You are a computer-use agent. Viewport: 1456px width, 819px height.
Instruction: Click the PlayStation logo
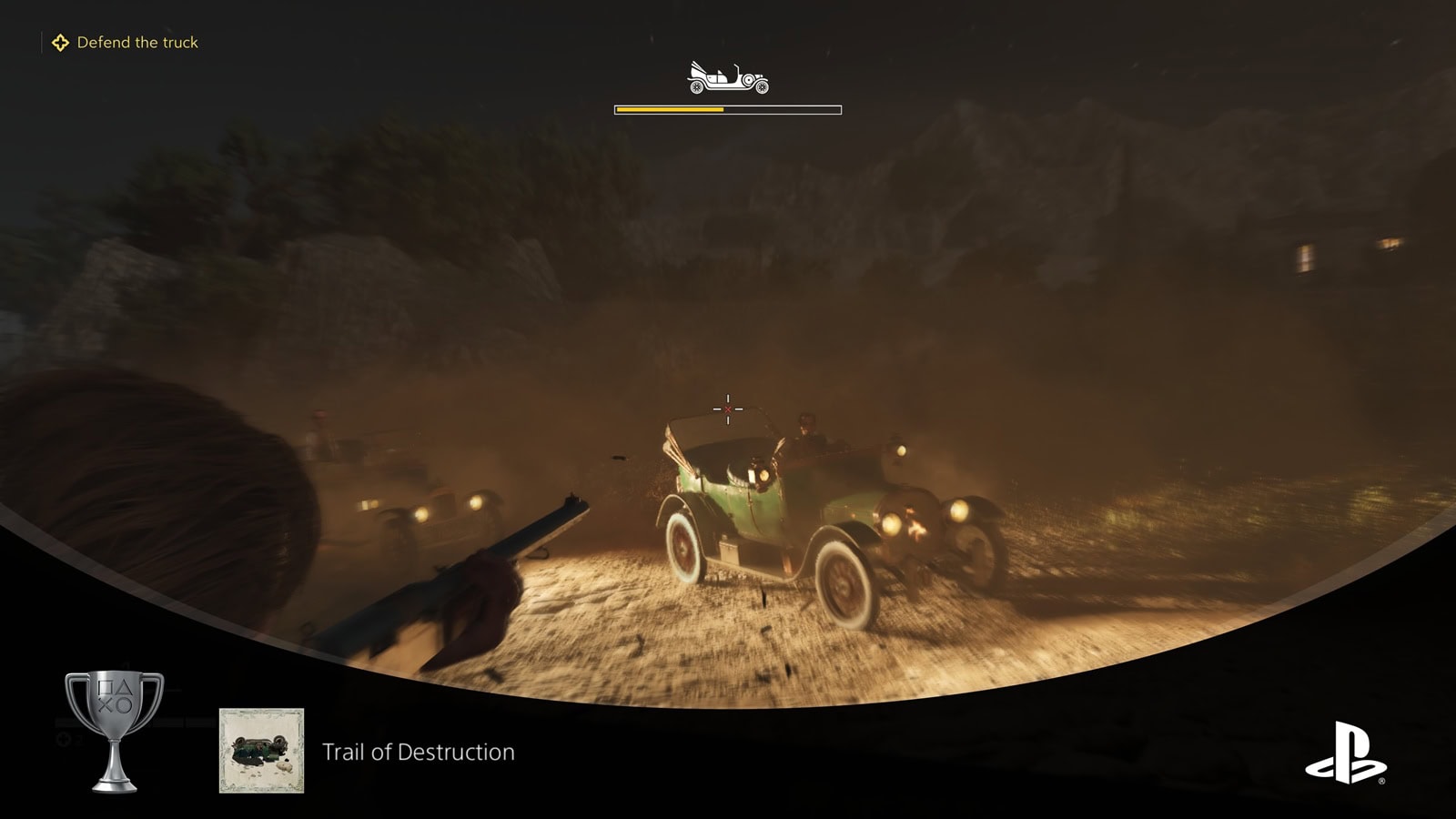pos(1345,753)
